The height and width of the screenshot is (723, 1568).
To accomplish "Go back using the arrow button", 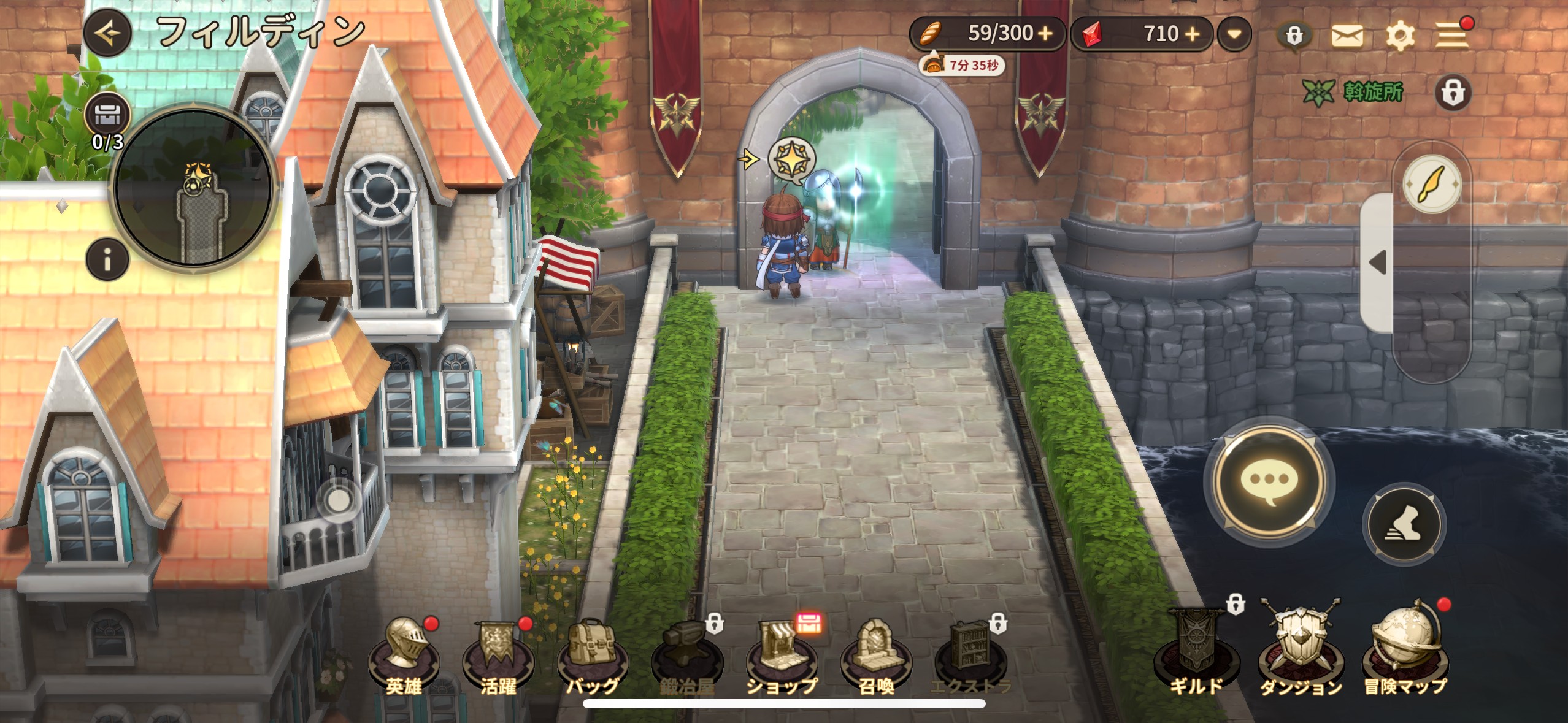I will click(108, 33).
